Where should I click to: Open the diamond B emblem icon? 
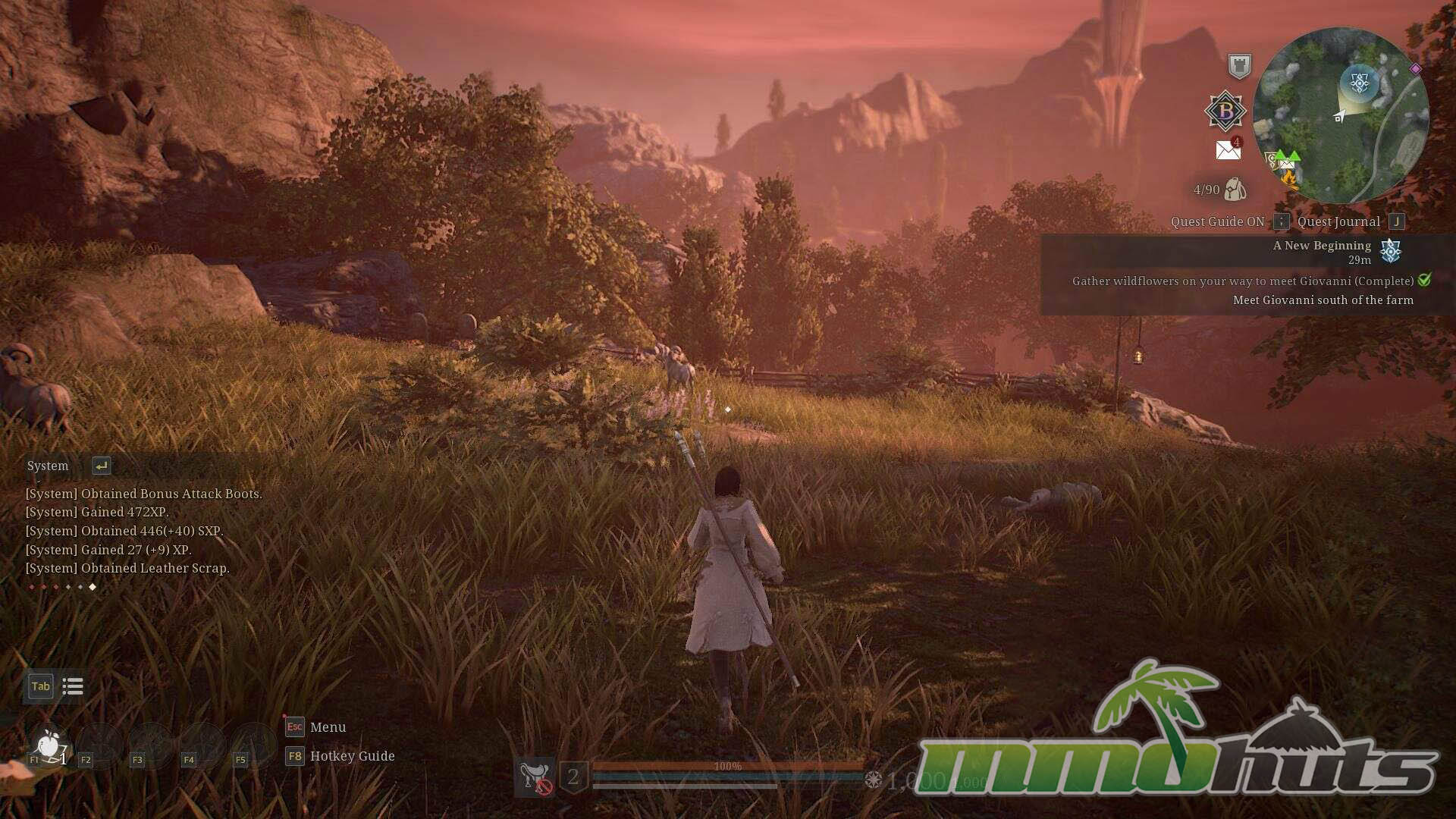pos(1225,111)
